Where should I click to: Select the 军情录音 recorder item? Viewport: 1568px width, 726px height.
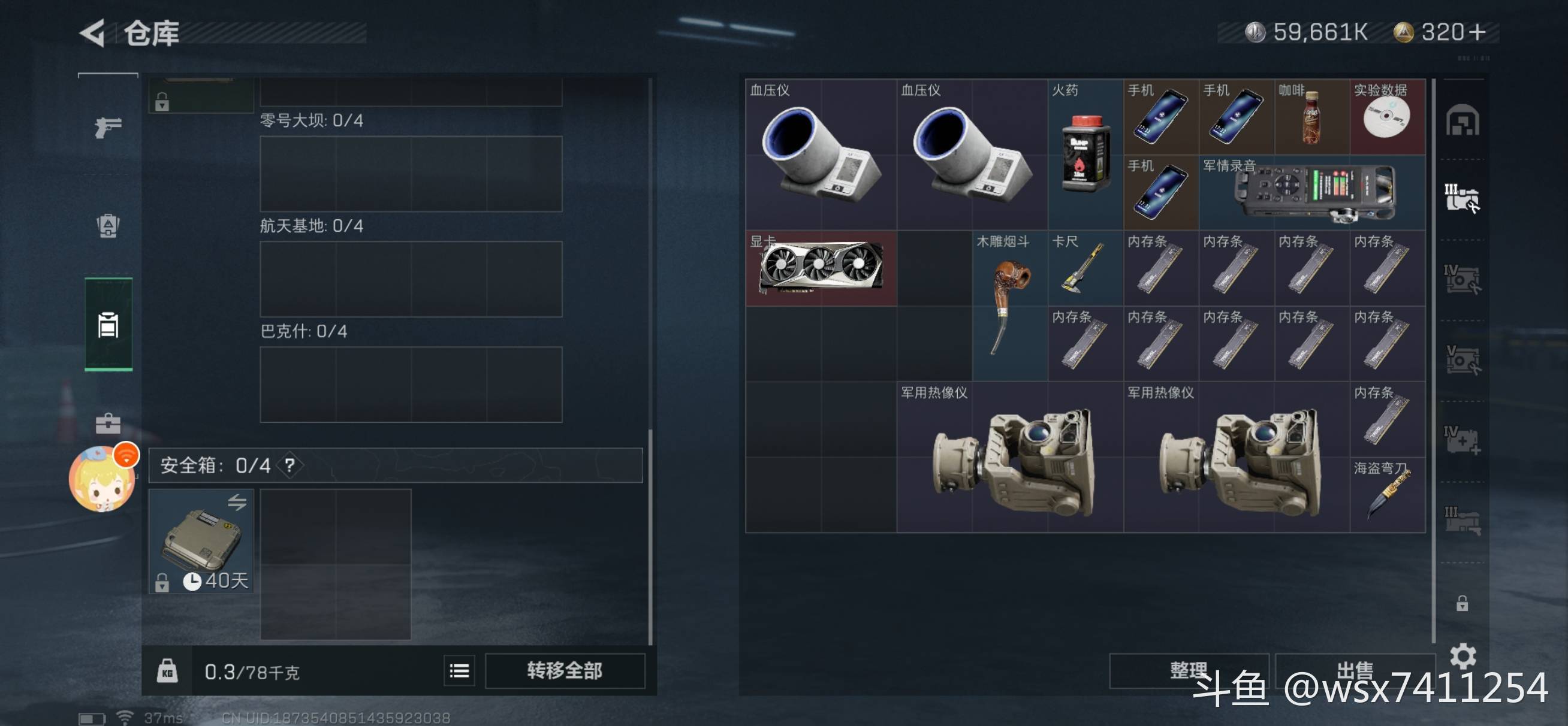click(1311, 192)
